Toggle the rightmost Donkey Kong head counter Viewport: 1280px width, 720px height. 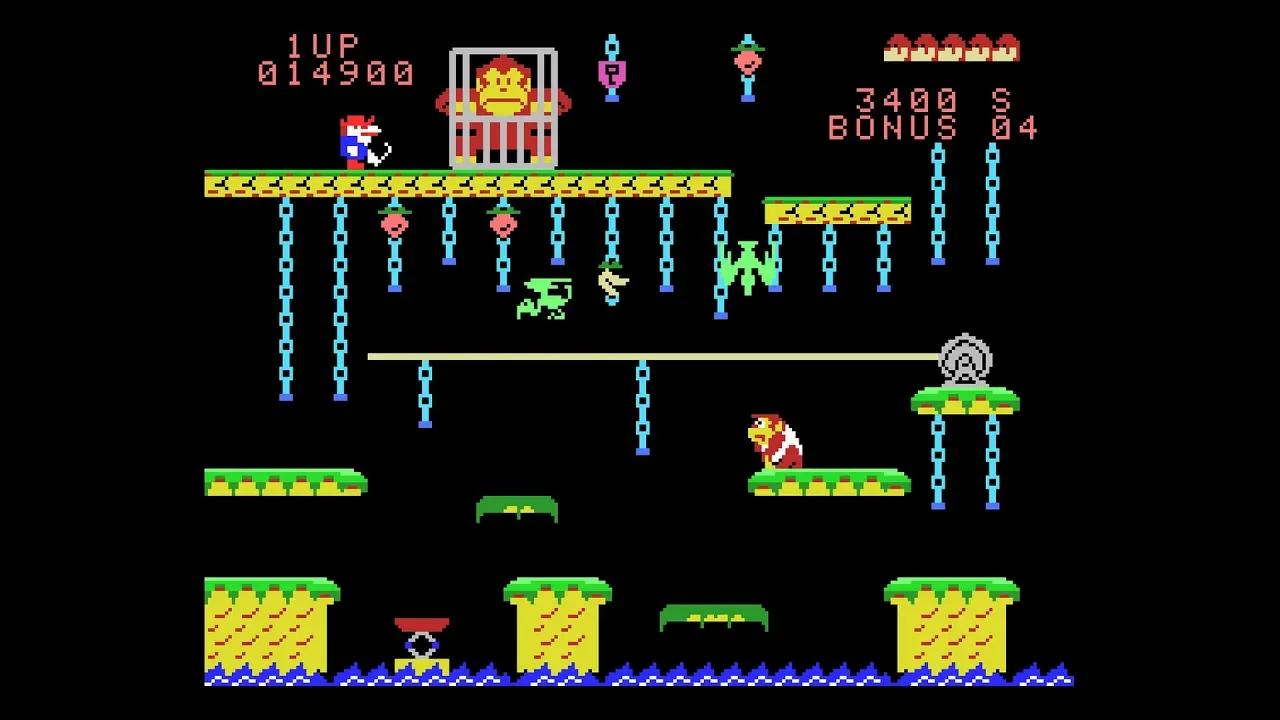(1003, 48)
